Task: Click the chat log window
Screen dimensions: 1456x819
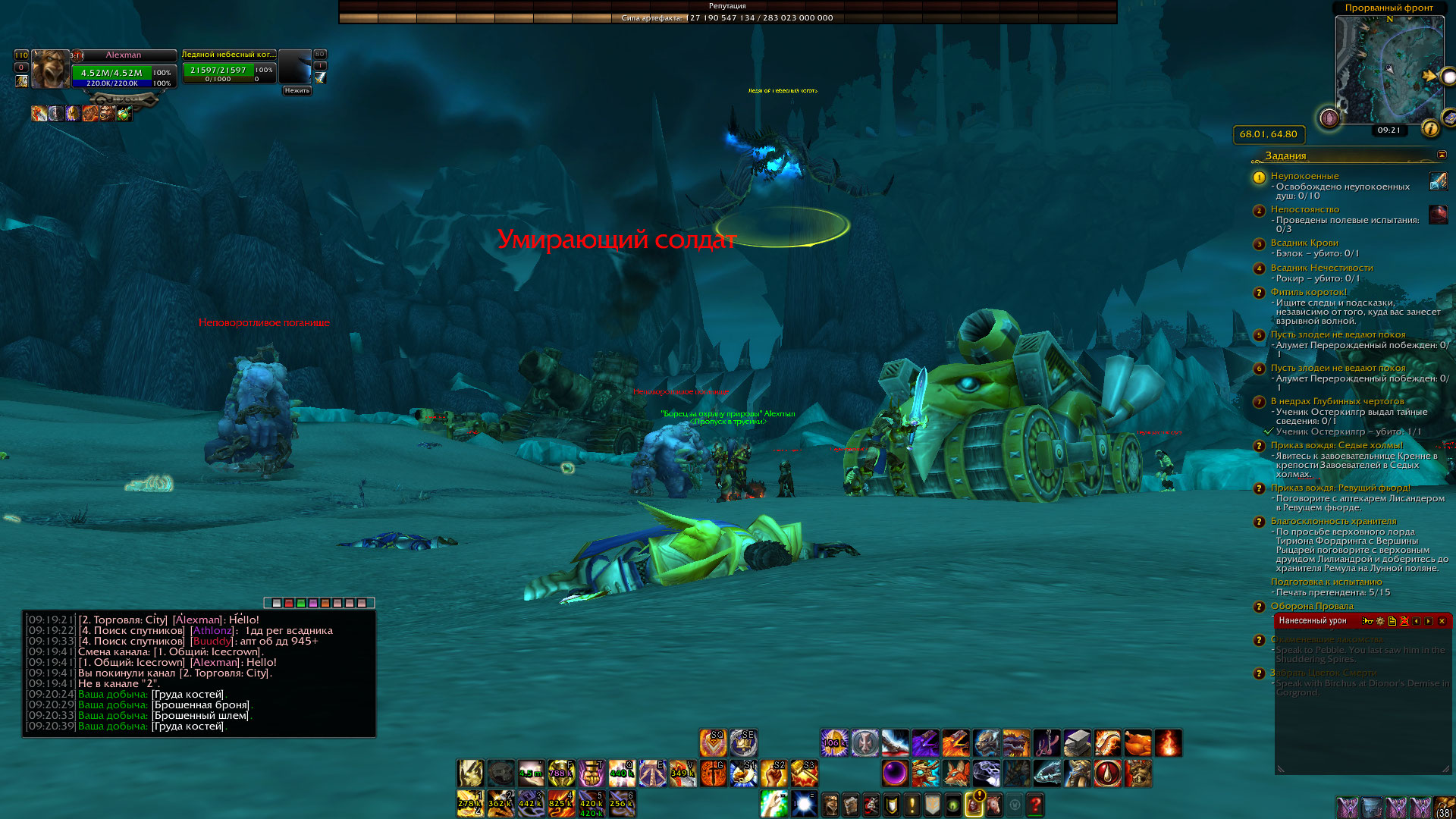Action: point(199,673)
